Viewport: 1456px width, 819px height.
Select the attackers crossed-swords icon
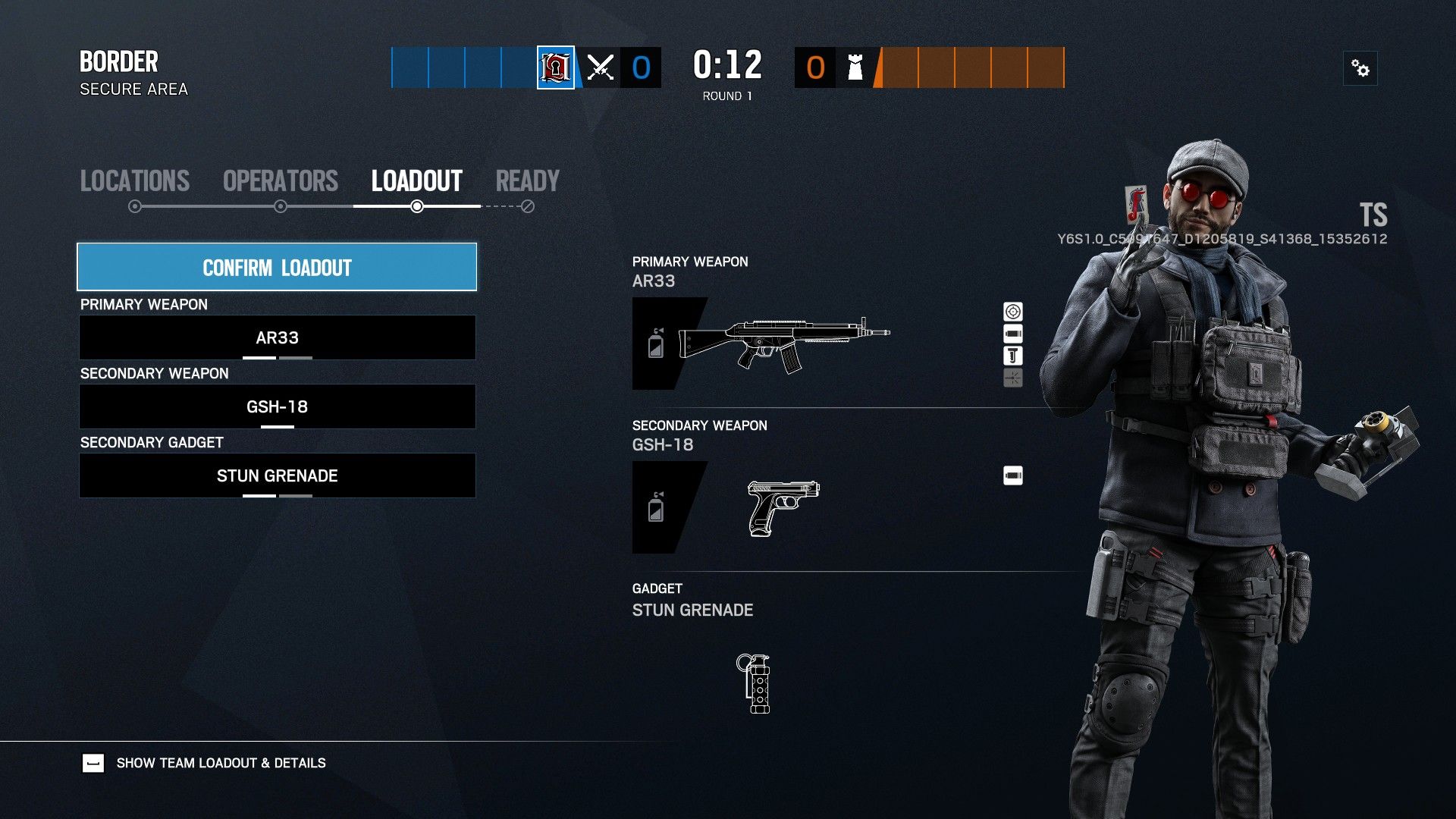pos(598,67)
